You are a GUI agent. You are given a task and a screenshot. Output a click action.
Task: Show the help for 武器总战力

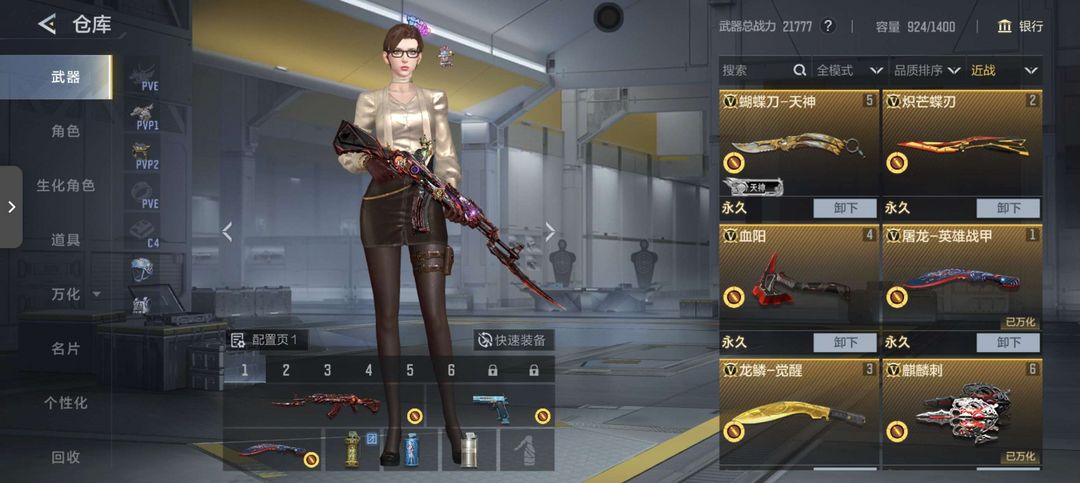pos(827,26)
